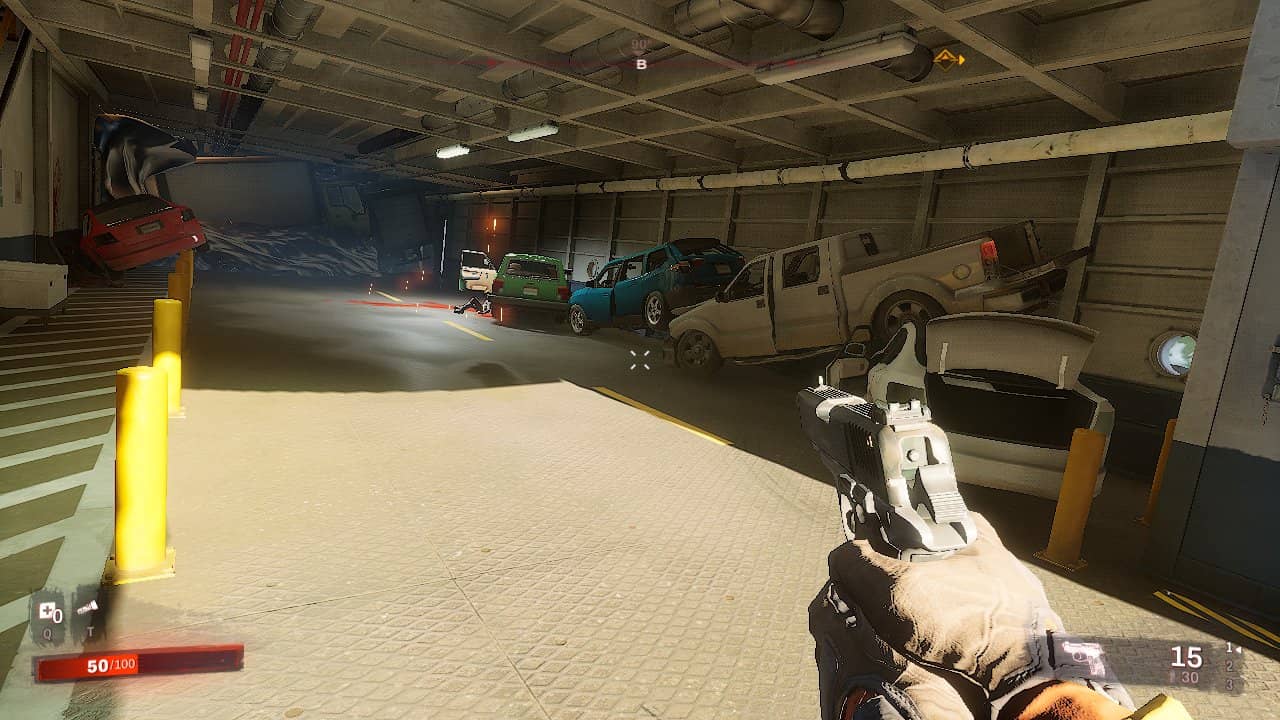Image resolution: width=1280 pixels, height=720 pixels.
Task: Click the B marker on the compass
Action: 641,64
